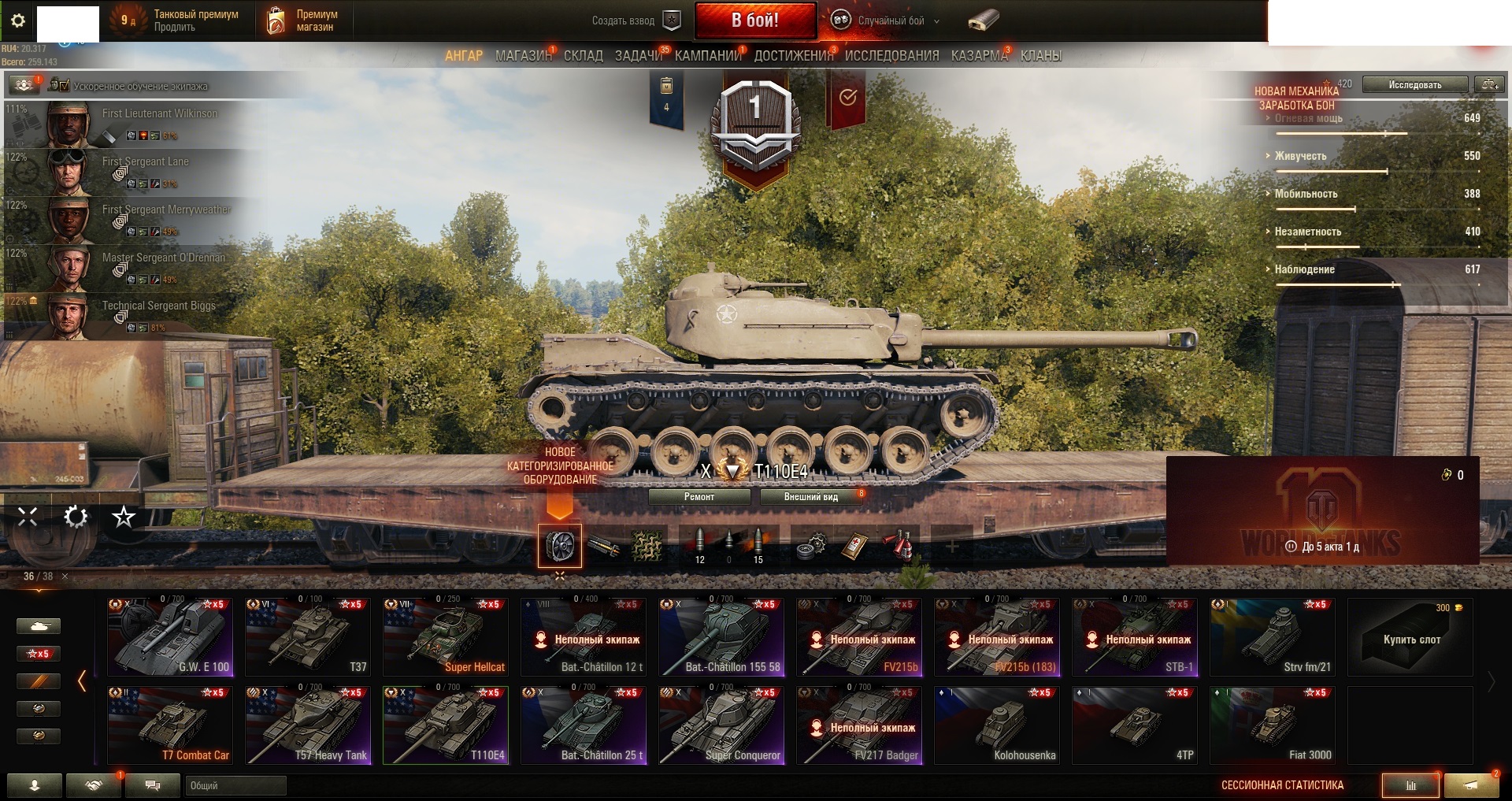The height and width of the screenshot is (801, 1512).
Task: Open the Случайный бой battle mode dropdown
Action: (891, 21)
